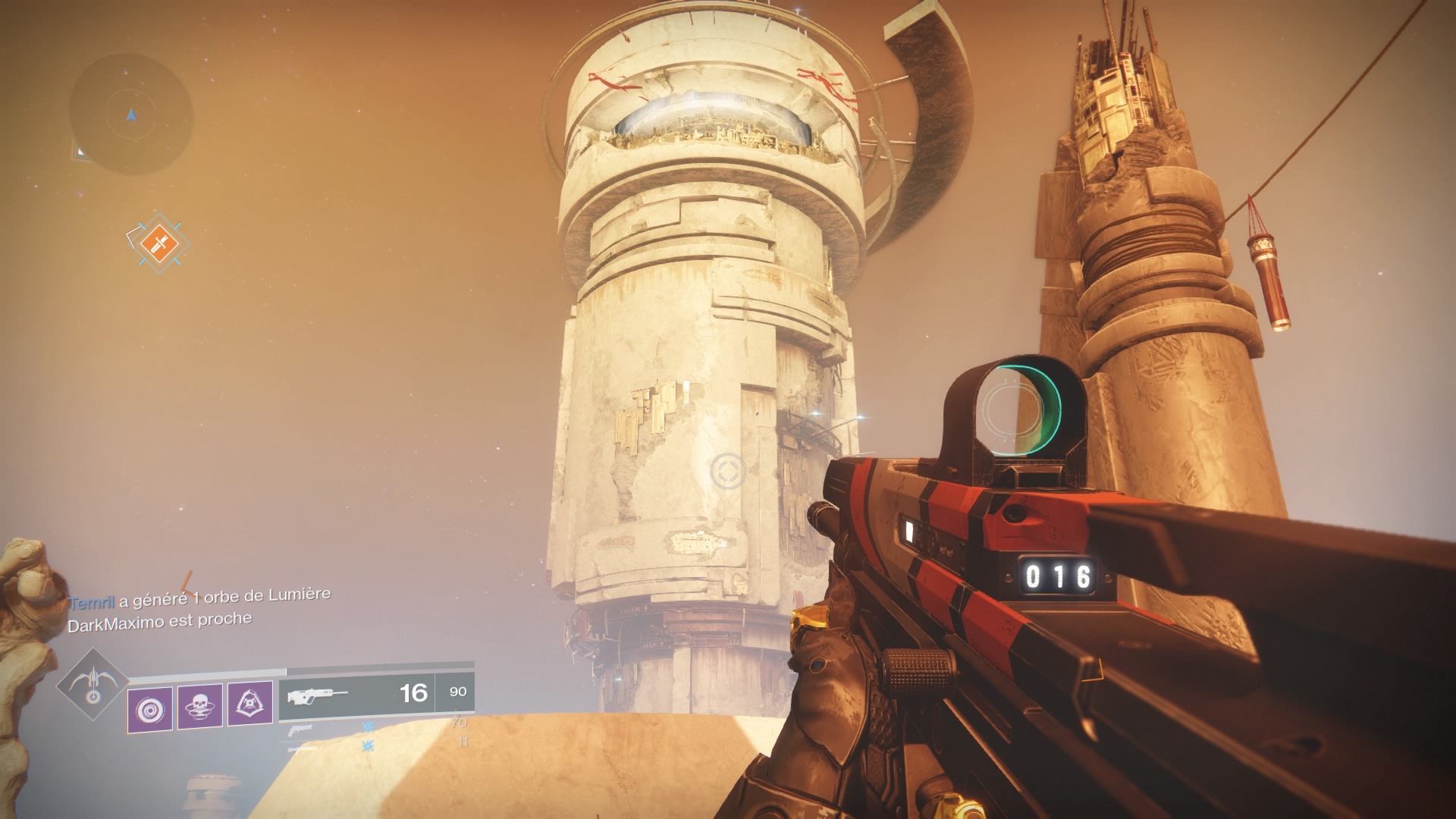The height and width of the screenshot is (819, 1456).
Task: Activate the third purple class ability icon
Action: (x=249, y=704)
